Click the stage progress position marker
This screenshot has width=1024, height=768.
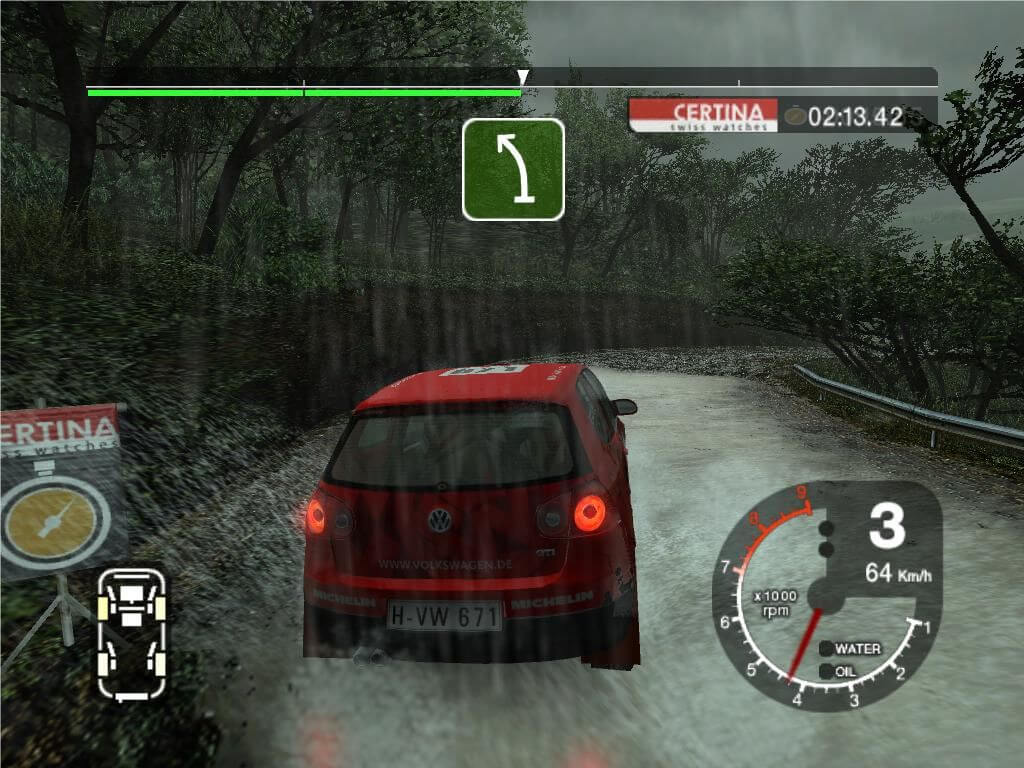[522, 77]
